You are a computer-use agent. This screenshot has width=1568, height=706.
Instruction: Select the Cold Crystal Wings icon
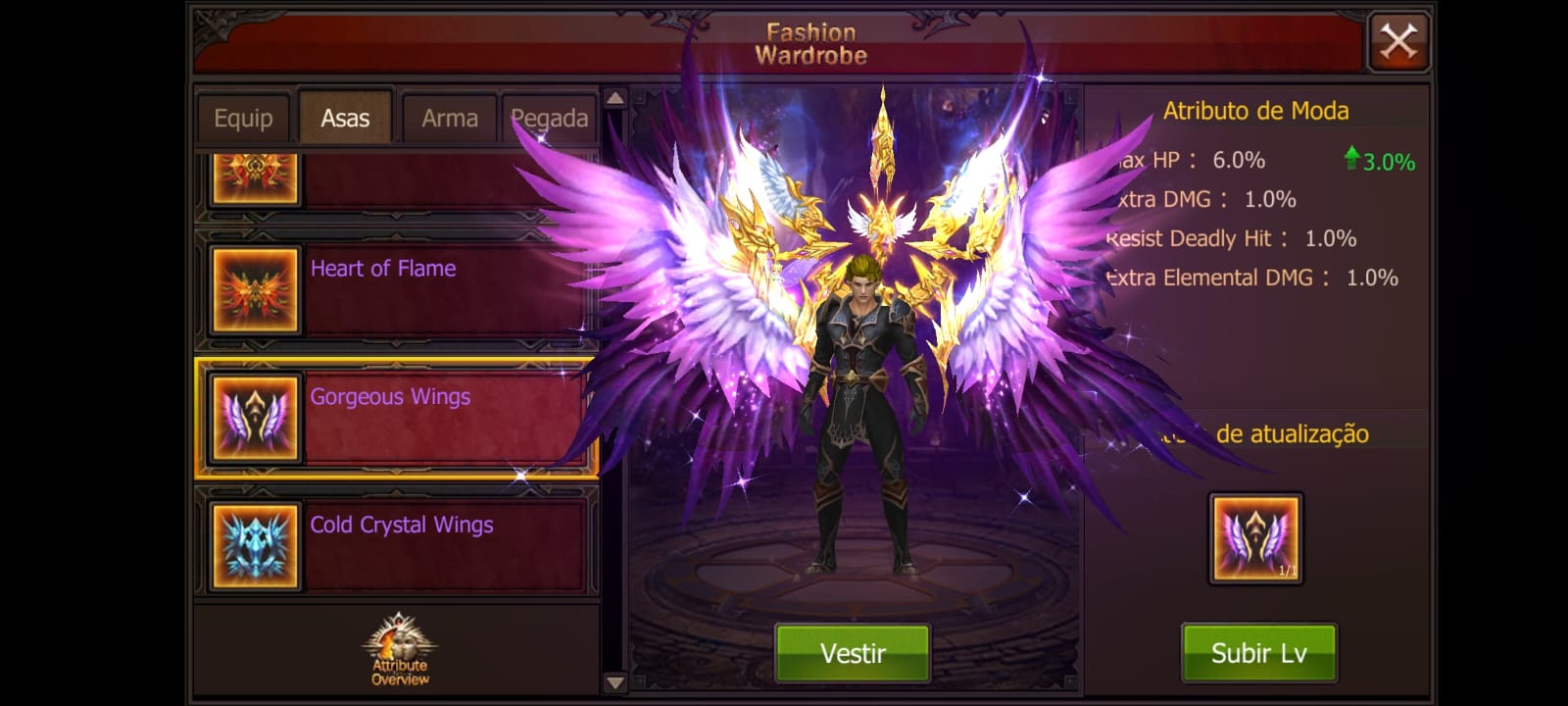point(255,543)
